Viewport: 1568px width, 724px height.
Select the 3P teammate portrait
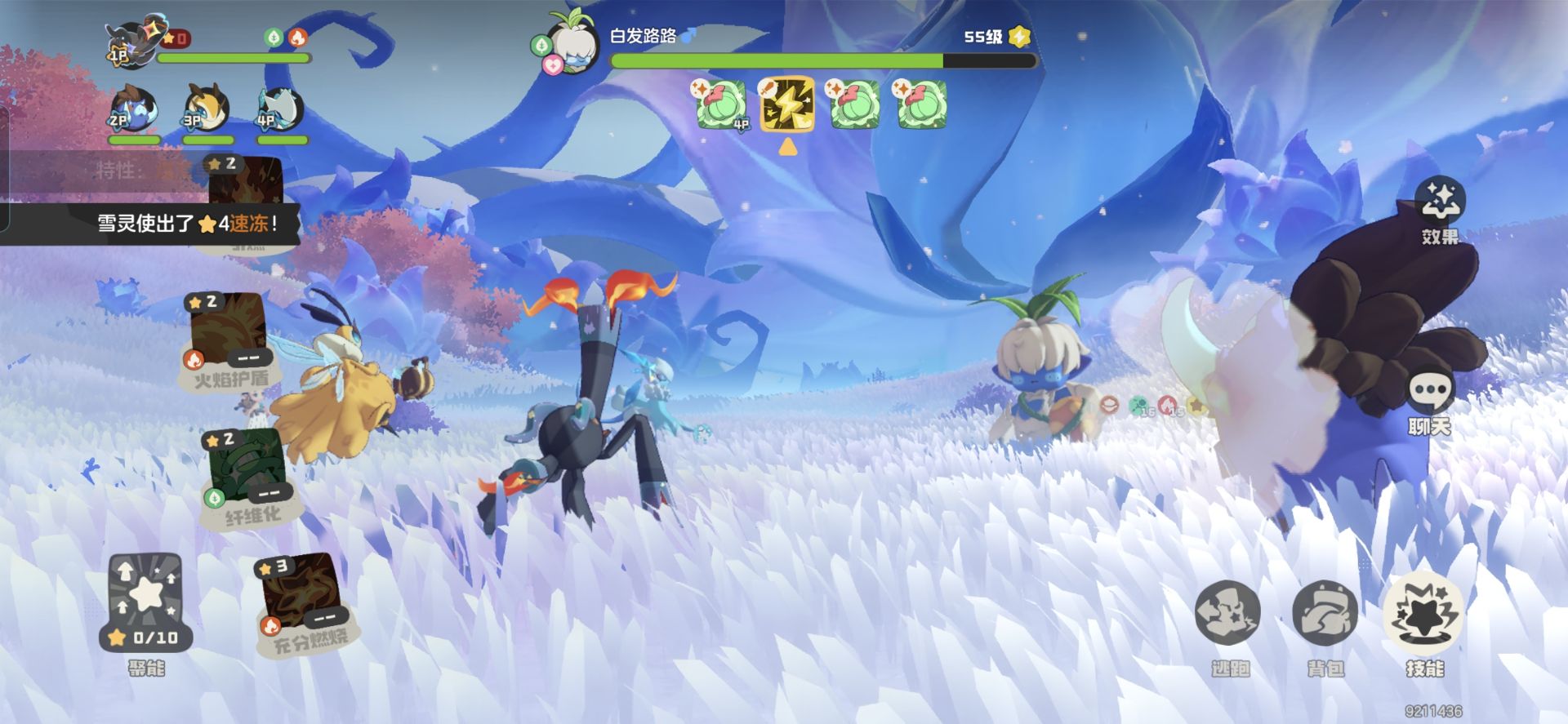206,110
